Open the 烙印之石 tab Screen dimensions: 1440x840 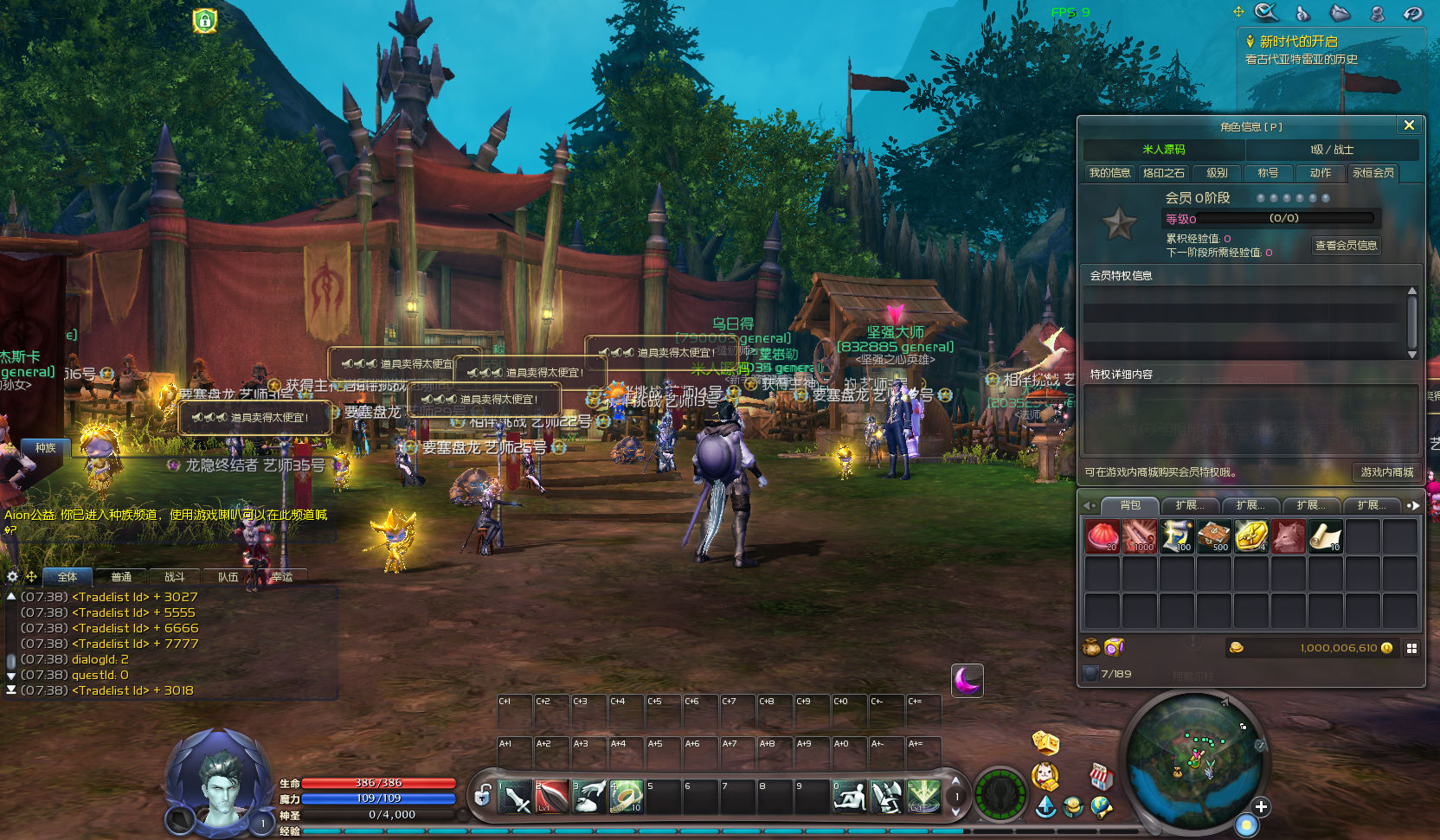[x=1163, y=173]
